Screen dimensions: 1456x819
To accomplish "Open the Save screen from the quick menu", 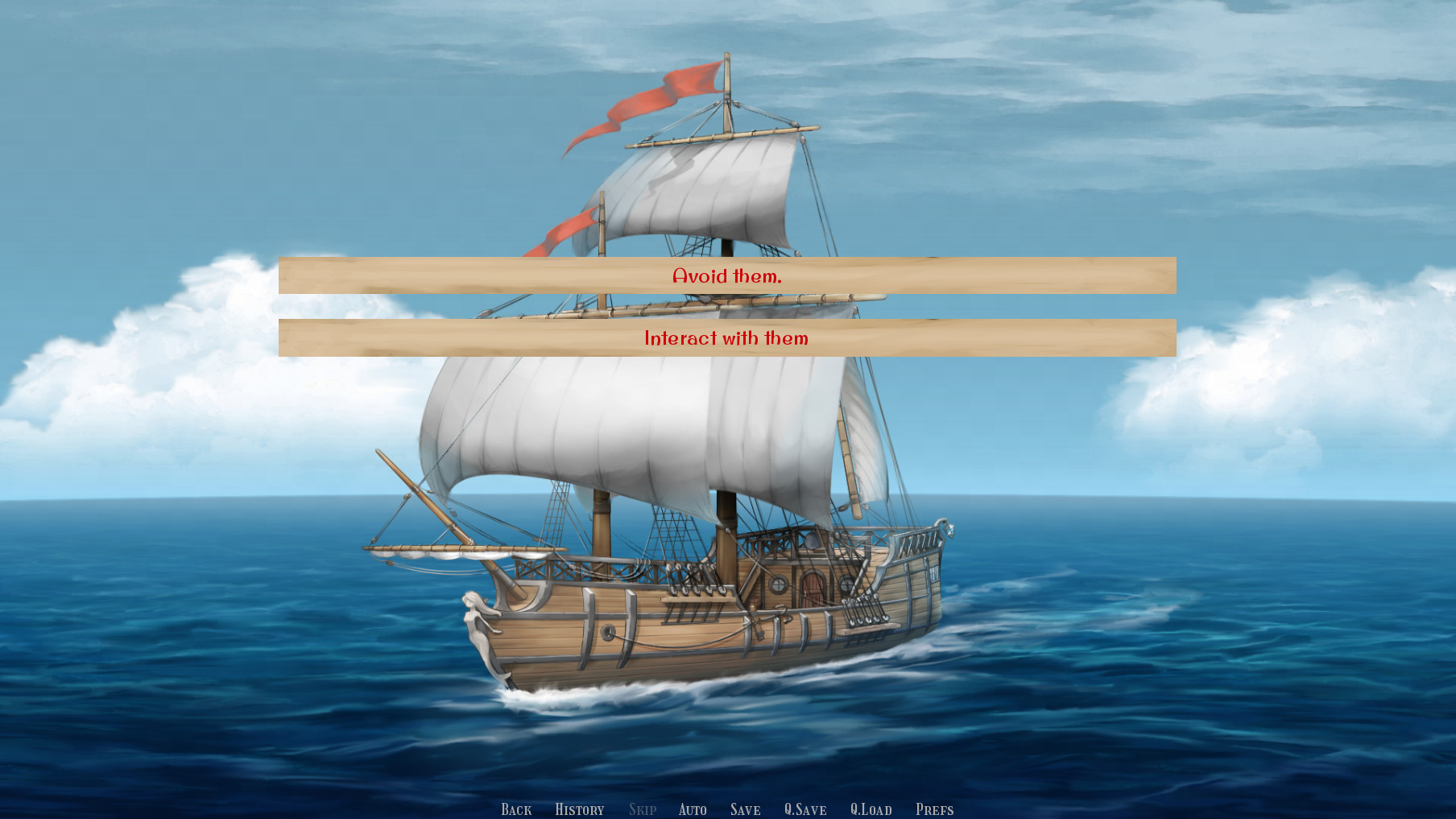I will pos(745,809).
